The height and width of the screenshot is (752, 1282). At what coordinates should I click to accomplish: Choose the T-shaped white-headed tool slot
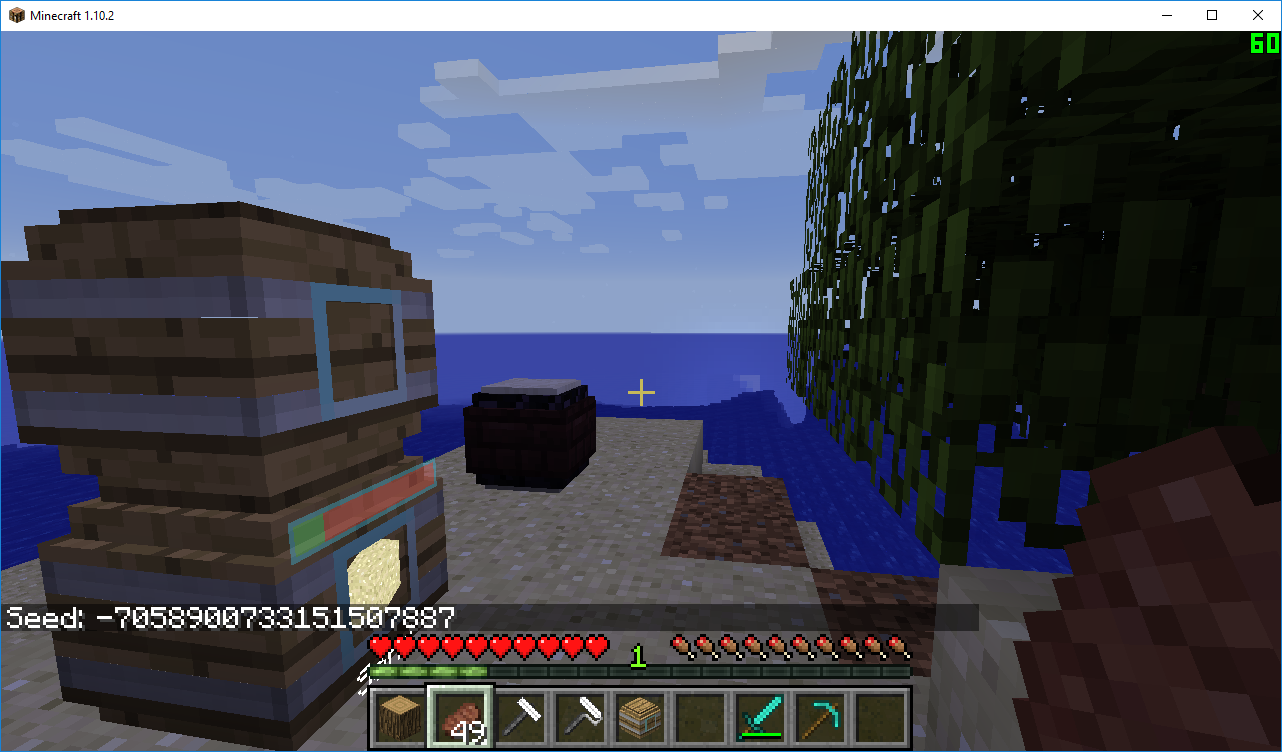(520, 717)
